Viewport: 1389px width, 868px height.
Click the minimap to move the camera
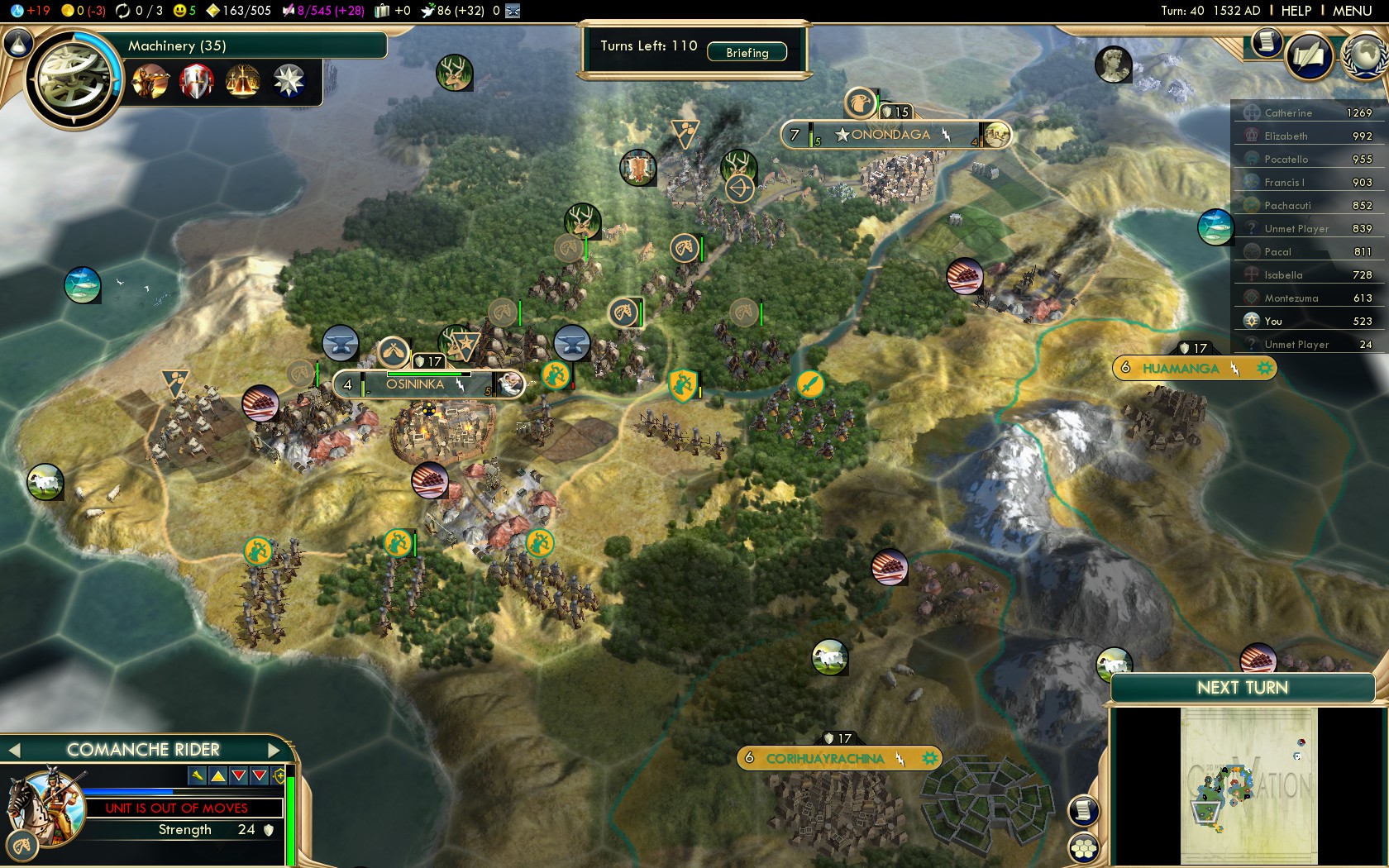click(x=1248, y=785)
